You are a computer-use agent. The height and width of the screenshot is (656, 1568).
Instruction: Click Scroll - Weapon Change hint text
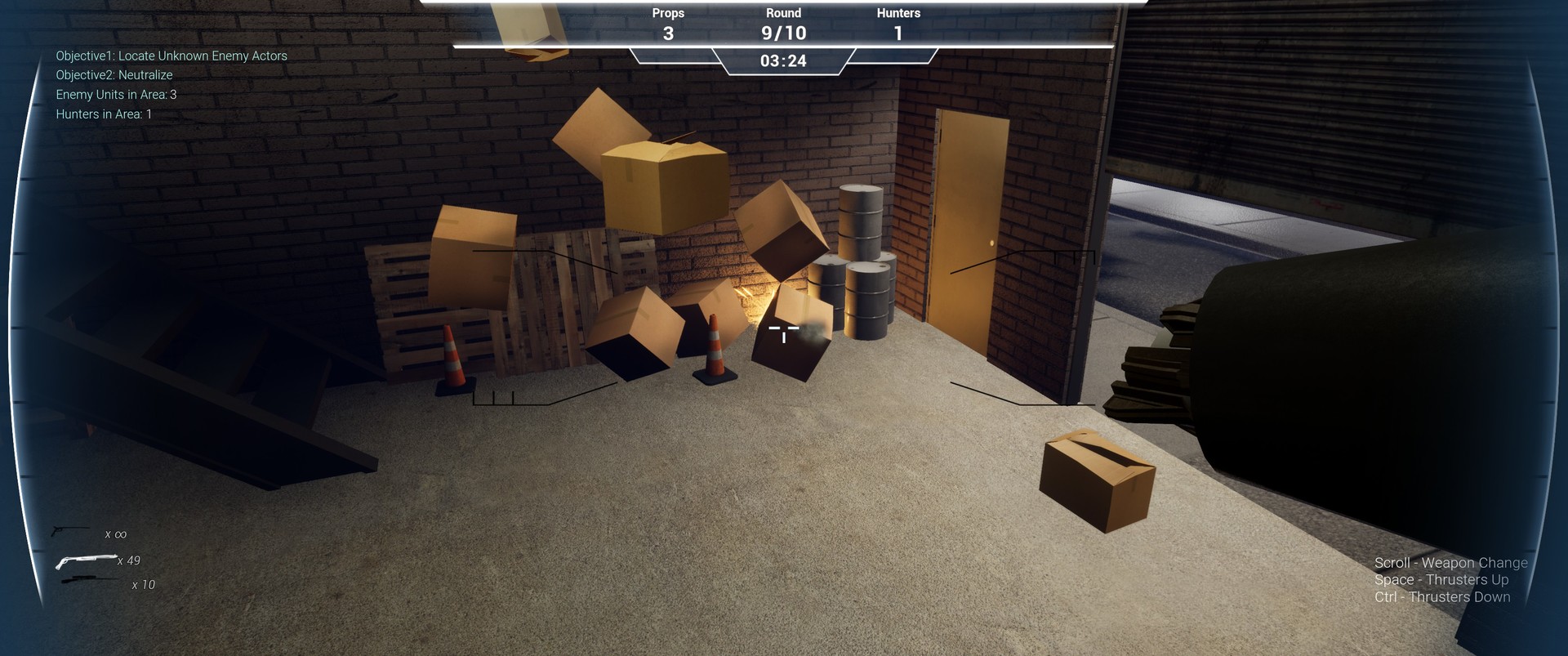click(x=1450, y=563)
